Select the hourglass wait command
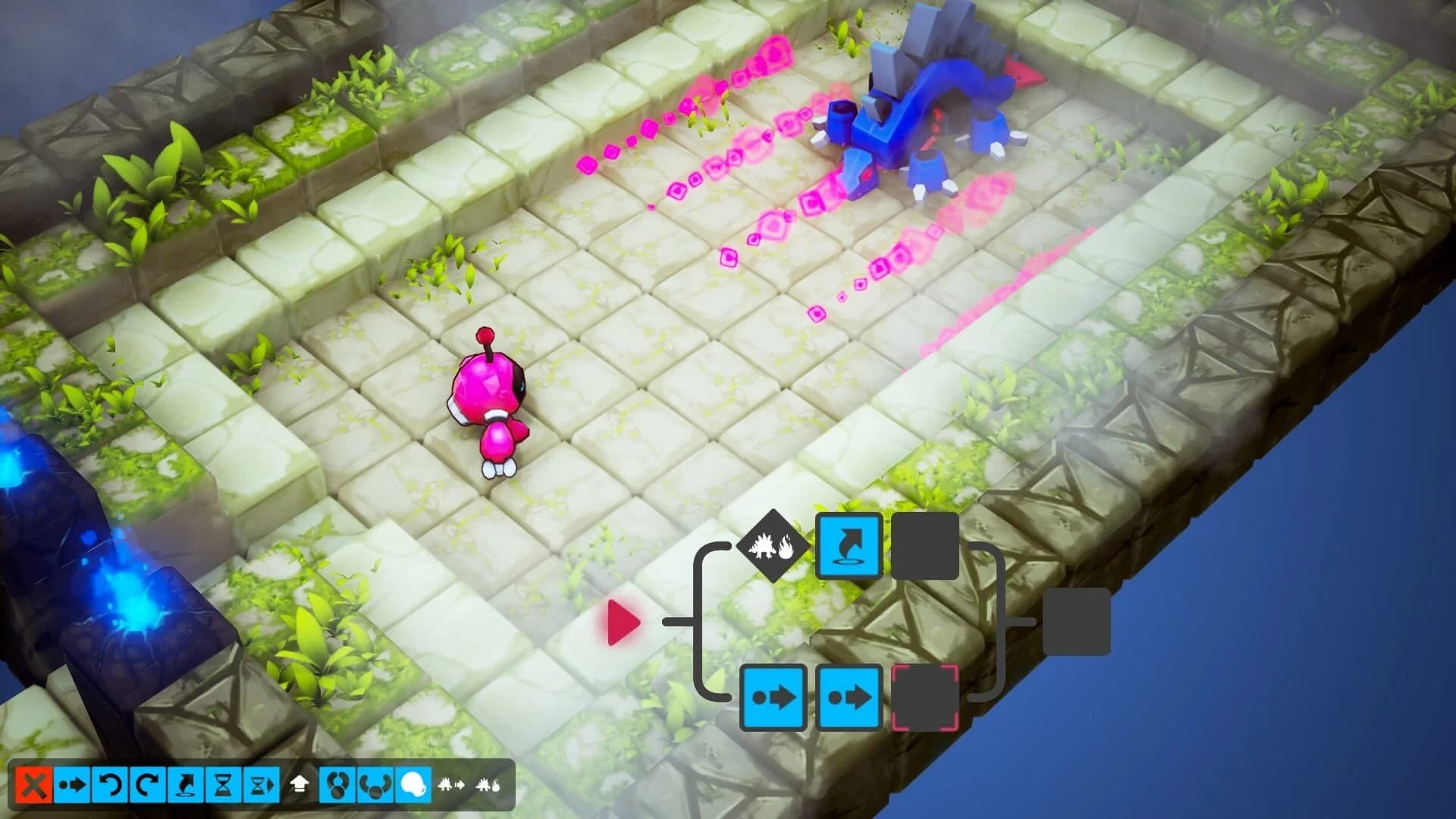 point(223,786)
